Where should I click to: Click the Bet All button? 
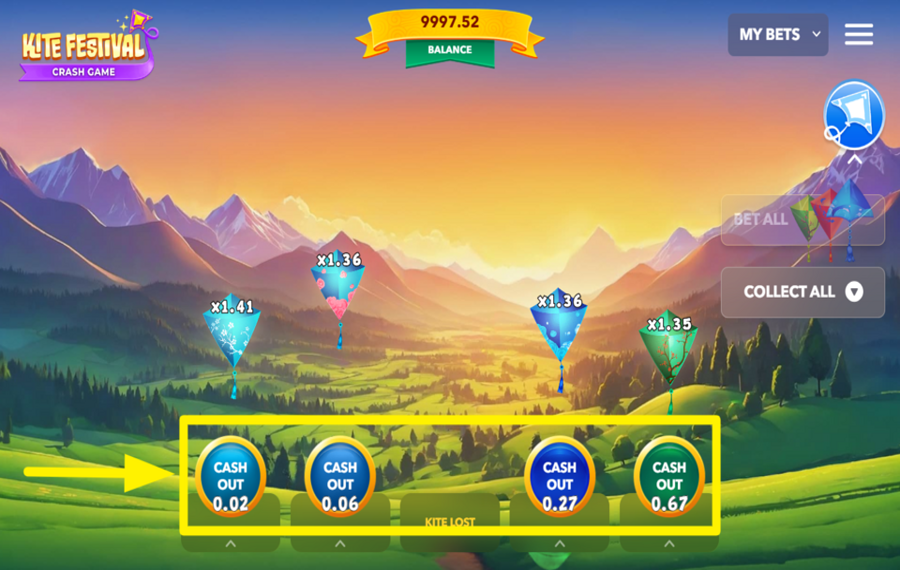802,219
